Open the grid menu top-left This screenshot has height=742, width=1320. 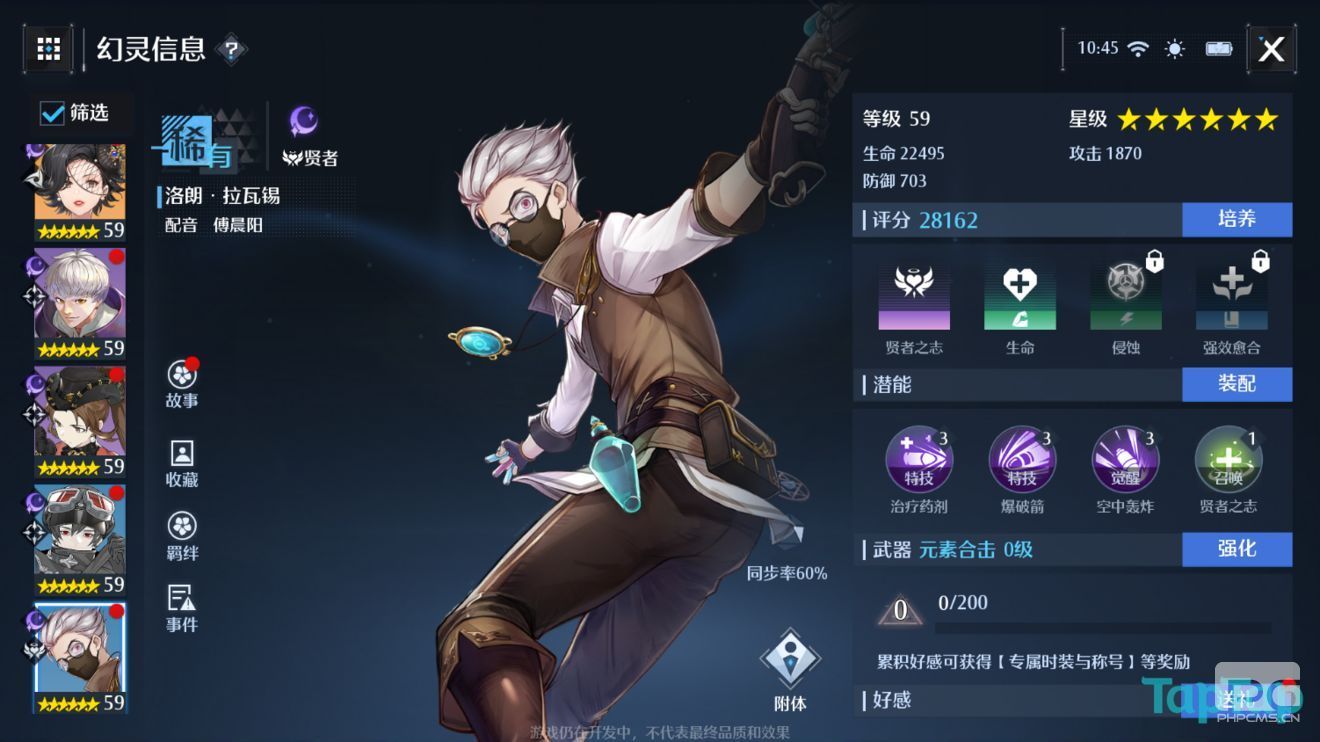click(x=49, y=49)
